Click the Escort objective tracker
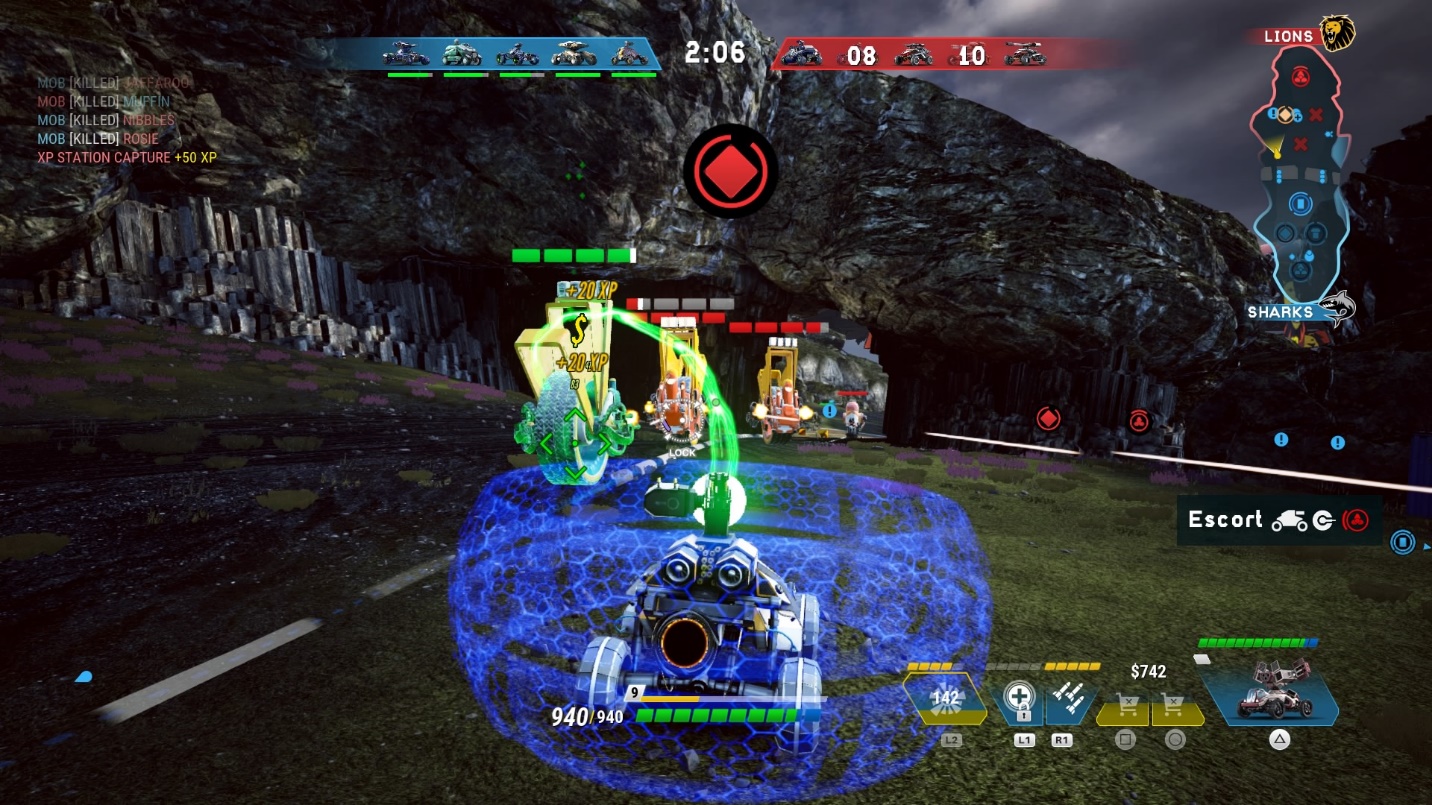 coord(1279,520)
